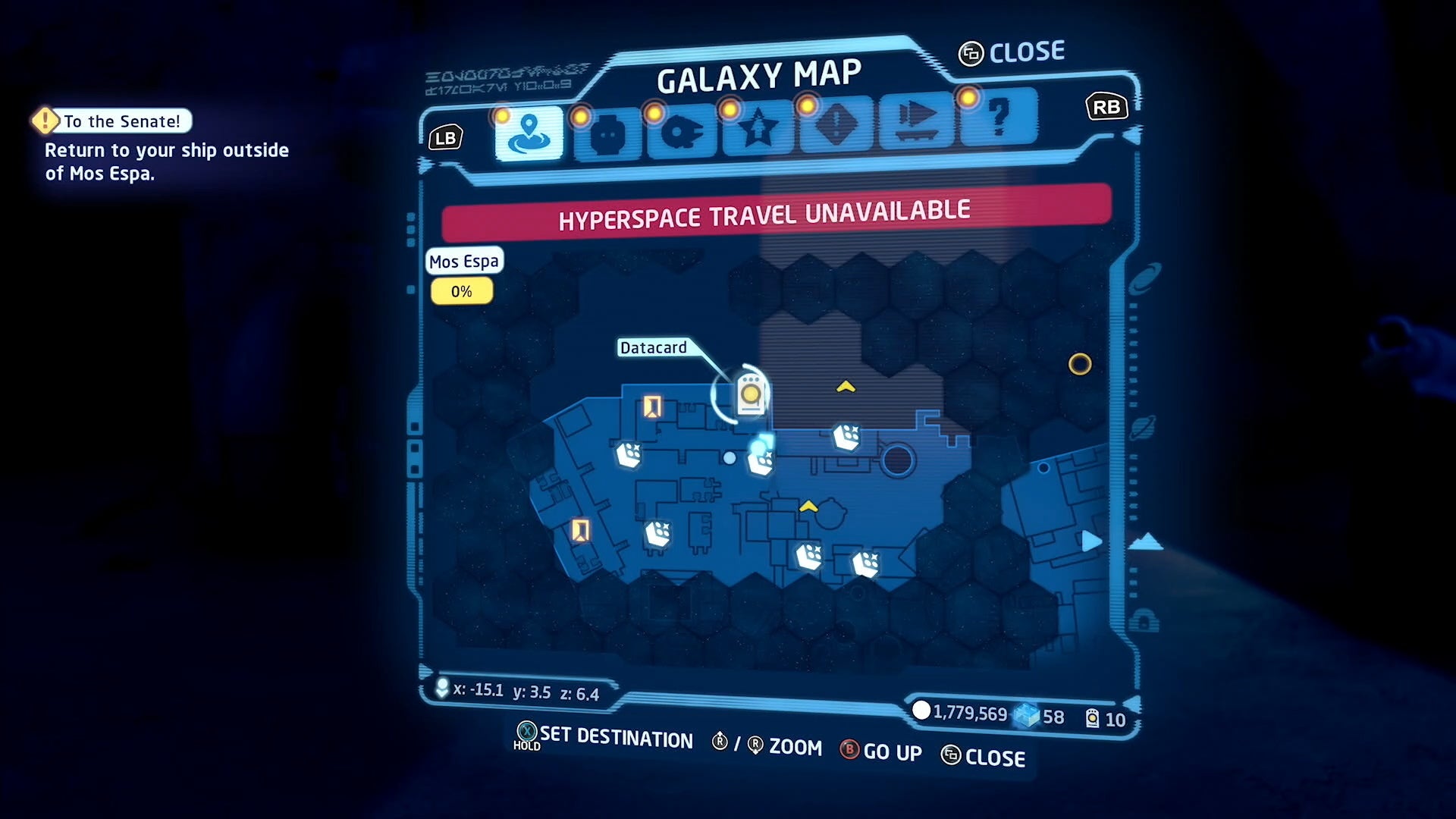Click the yellow arrow marker above the map area

tap(845, 386)
